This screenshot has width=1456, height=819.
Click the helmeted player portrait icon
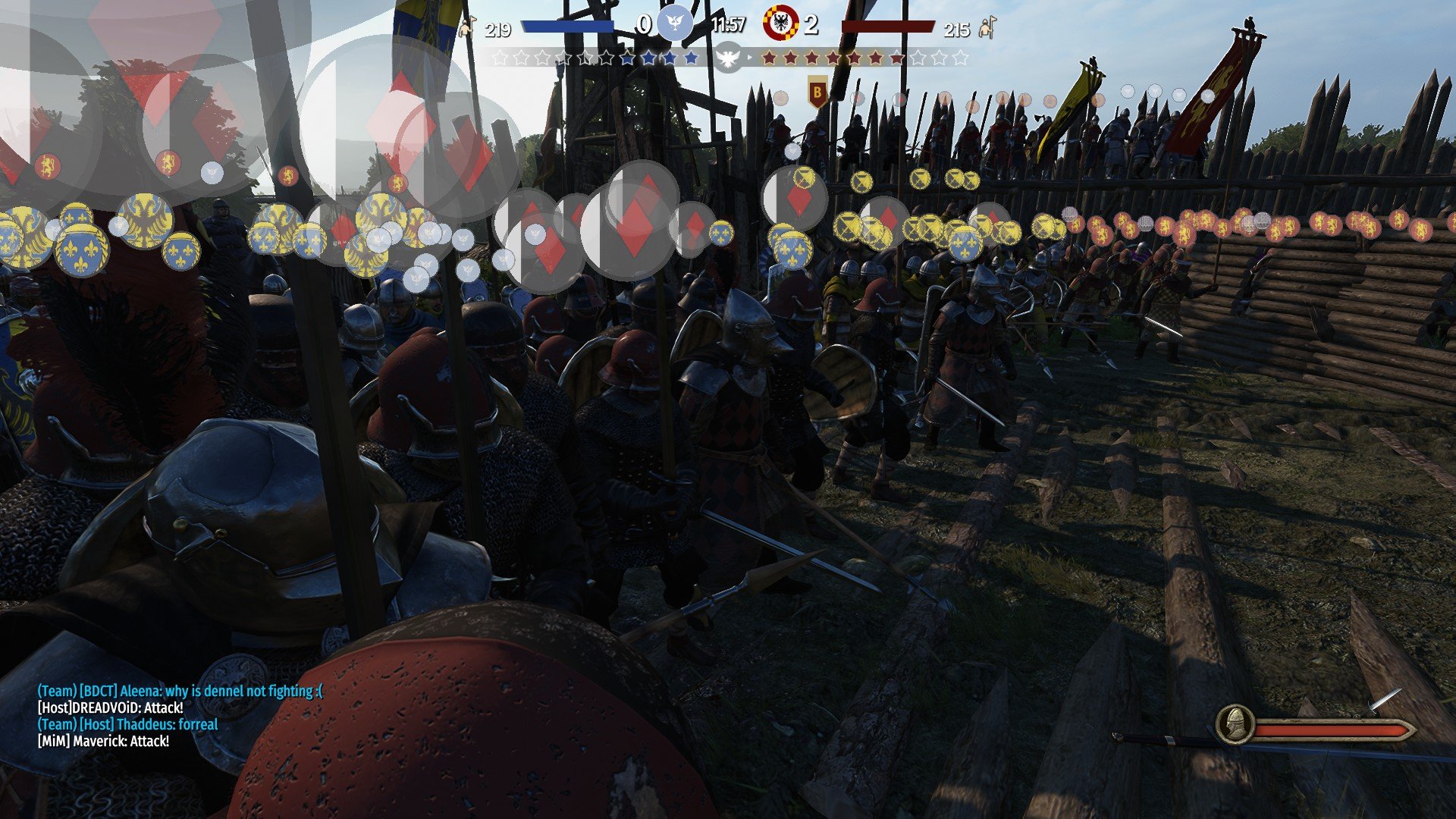tap(1235, 725)
